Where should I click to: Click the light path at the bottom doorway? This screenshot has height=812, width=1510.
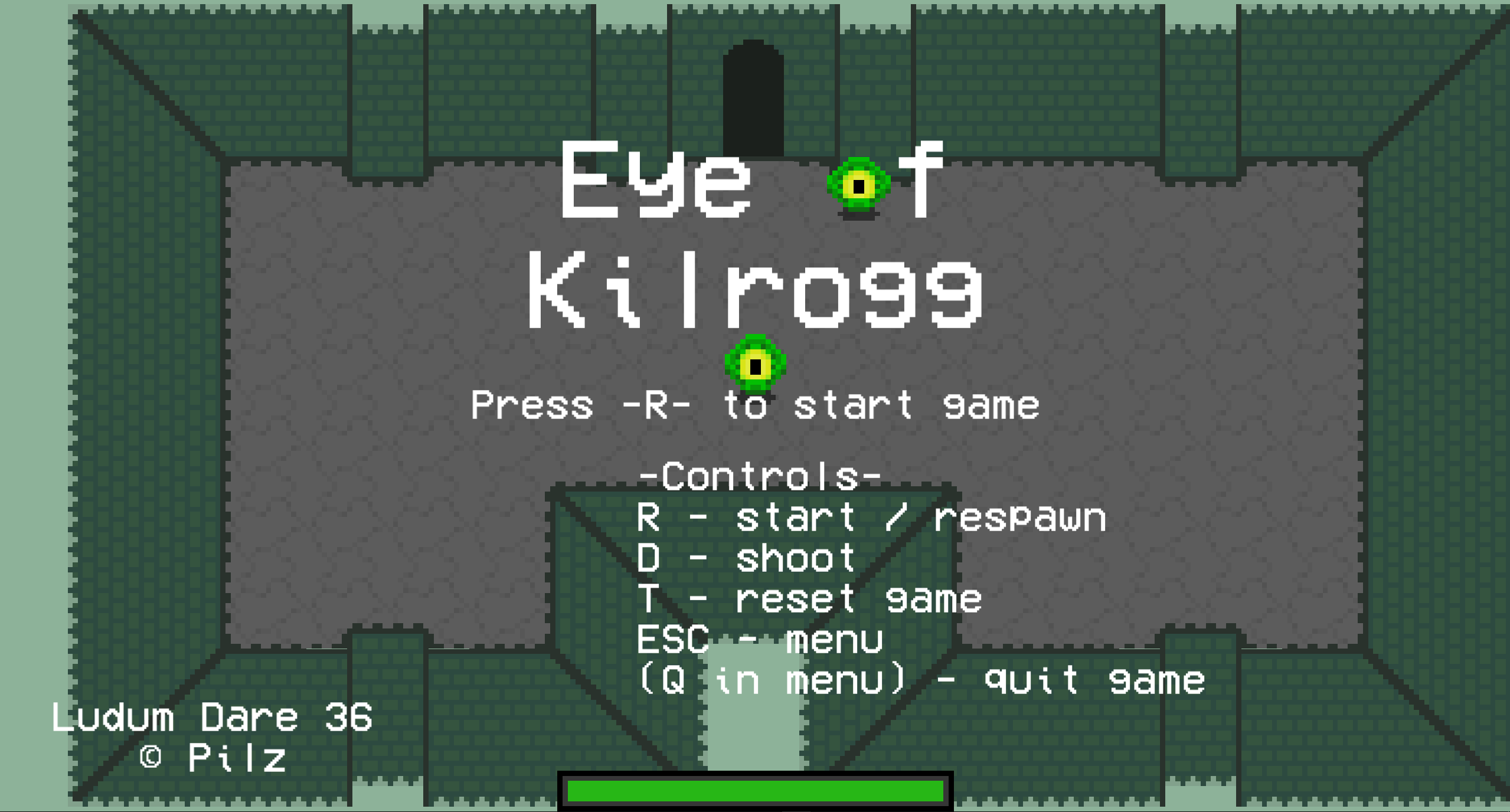756,726
